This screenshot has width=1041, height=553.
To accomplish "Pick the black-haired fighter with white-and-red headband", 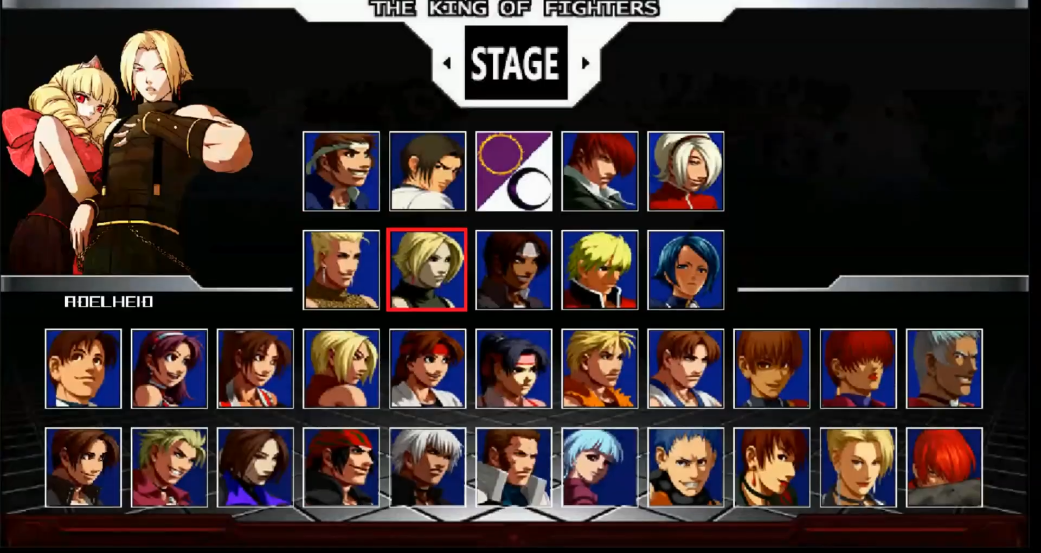I will click(513, 368).
